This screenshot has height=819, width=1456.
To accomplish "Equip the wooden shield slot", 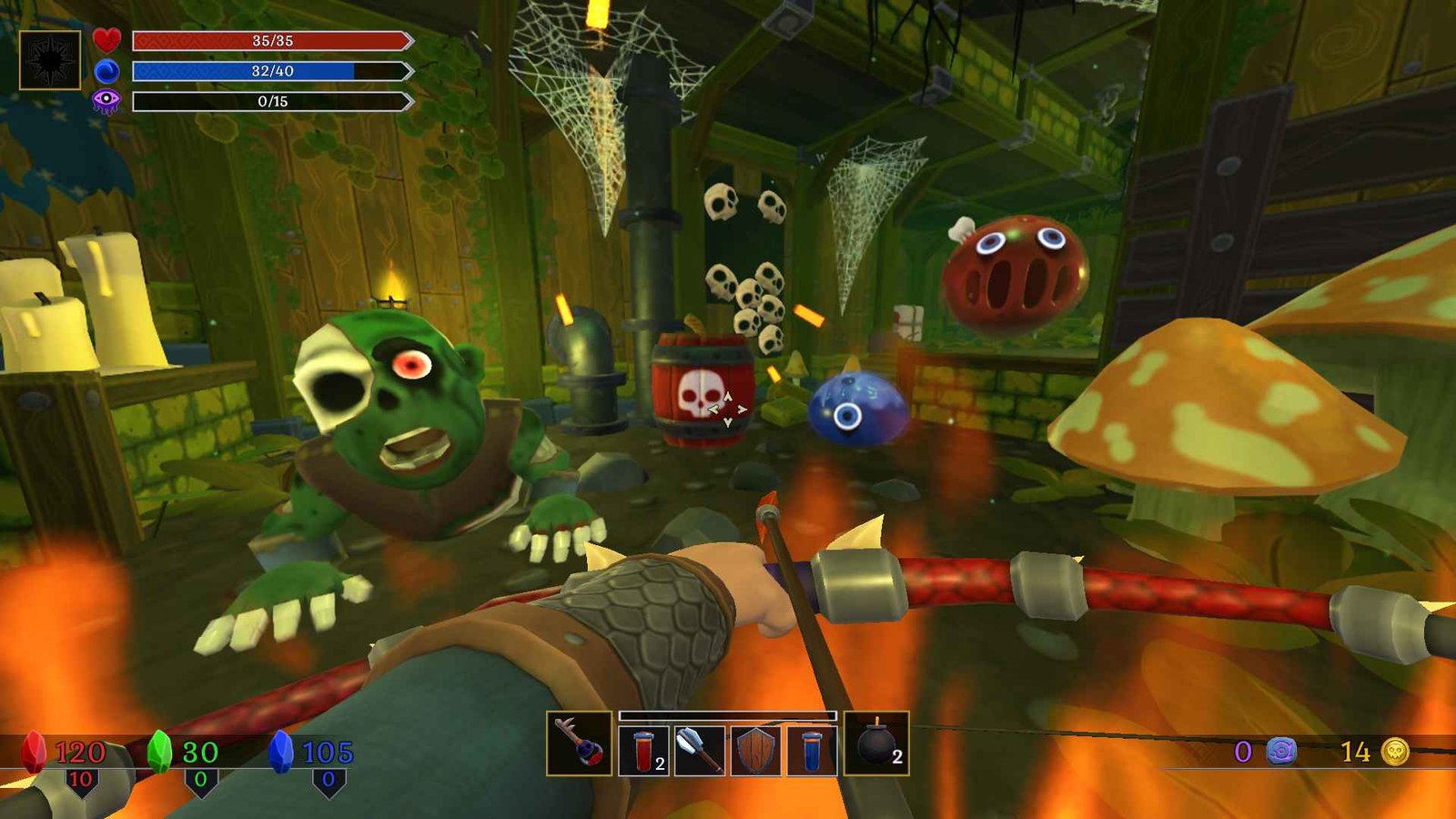I will (x=755, y=751).
